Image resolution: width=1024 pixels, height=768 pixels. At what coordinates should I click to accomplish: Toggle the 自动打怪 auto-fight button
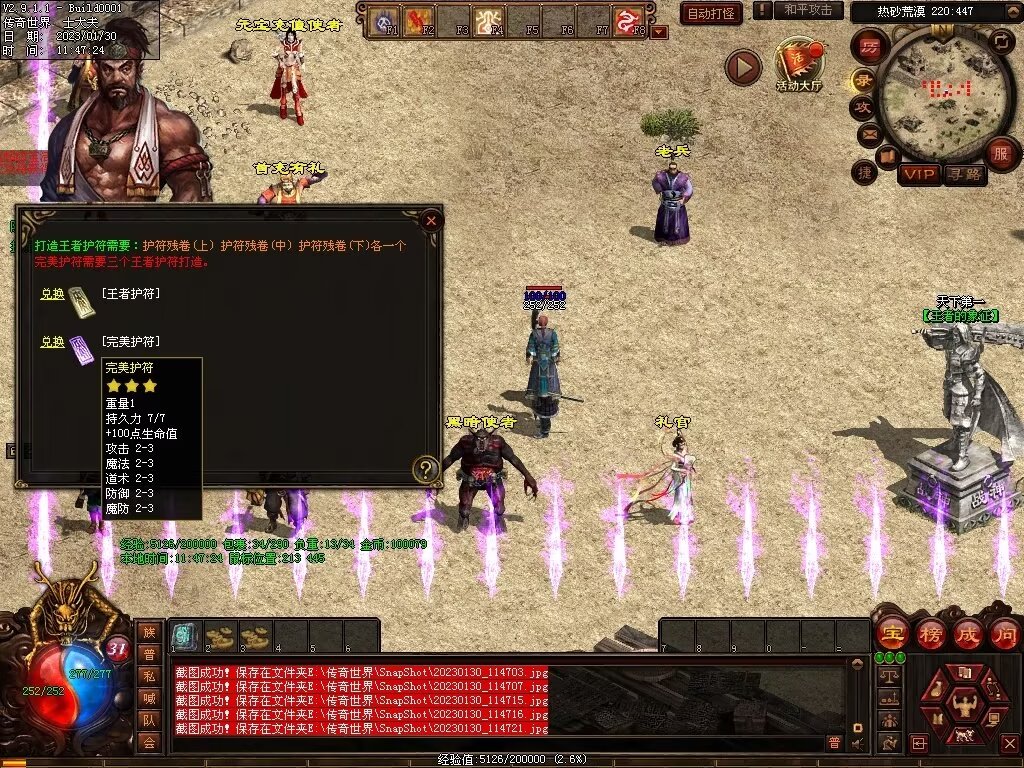coord(710,13)
